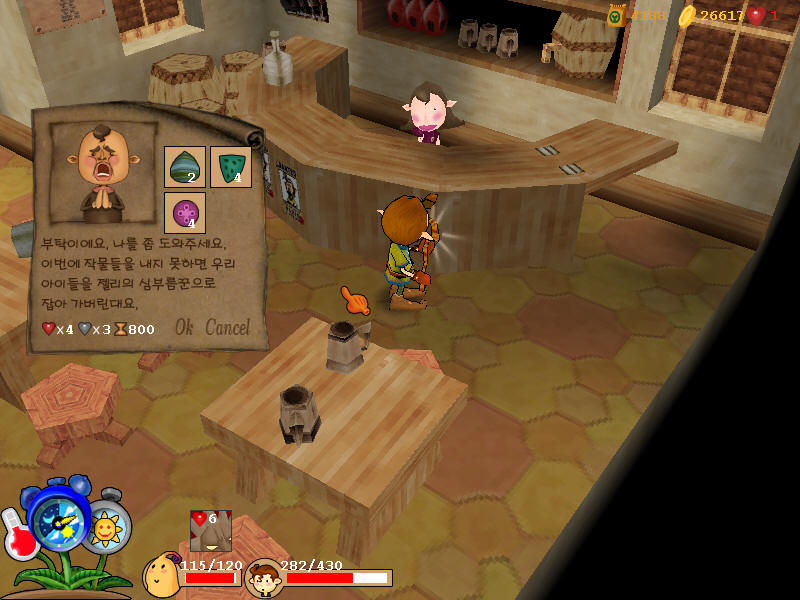Click the quick item slot with heart 6
Image resolution: width=800 pixels, height=600 pixels.
pos(211,530)
